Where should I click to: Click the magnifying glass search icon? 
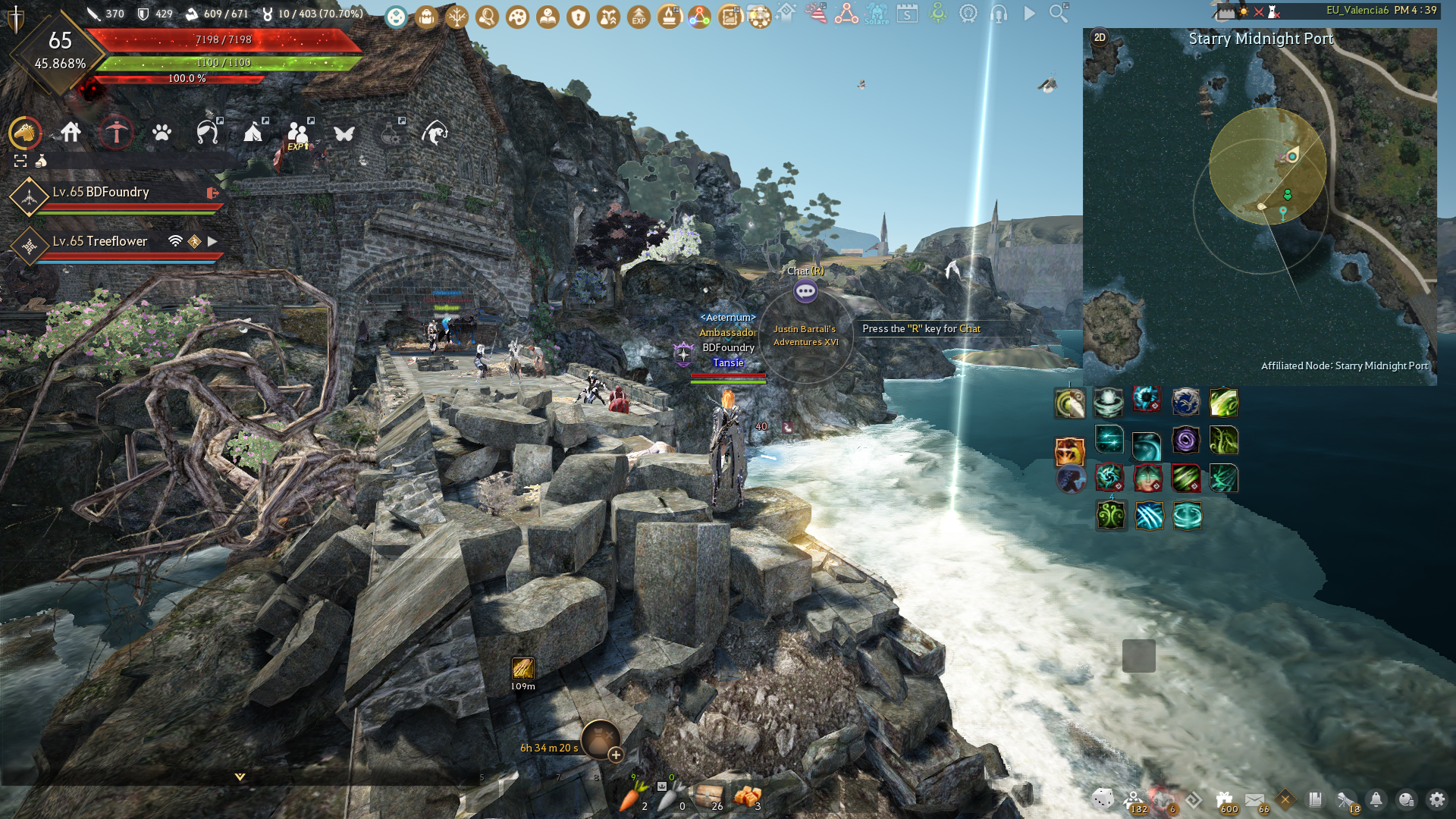[x=1059, y=13]
